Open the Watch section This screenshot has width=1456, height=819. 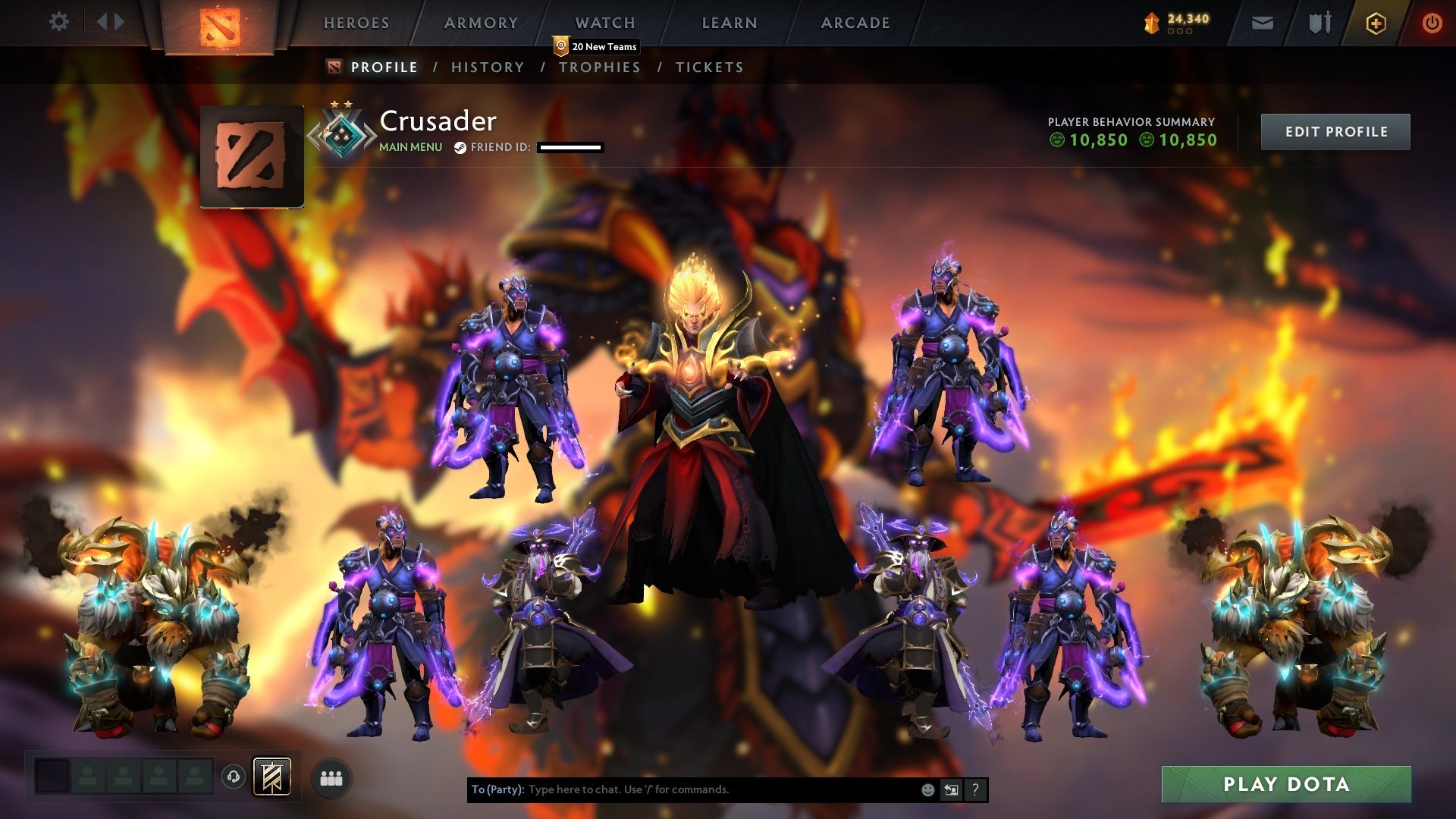click(x=605, y=23)
